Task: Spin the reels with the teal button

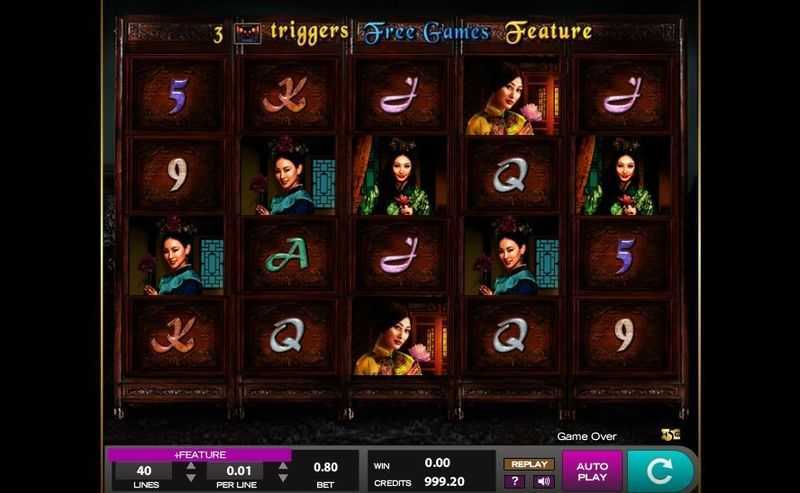Action: [660, 470]
